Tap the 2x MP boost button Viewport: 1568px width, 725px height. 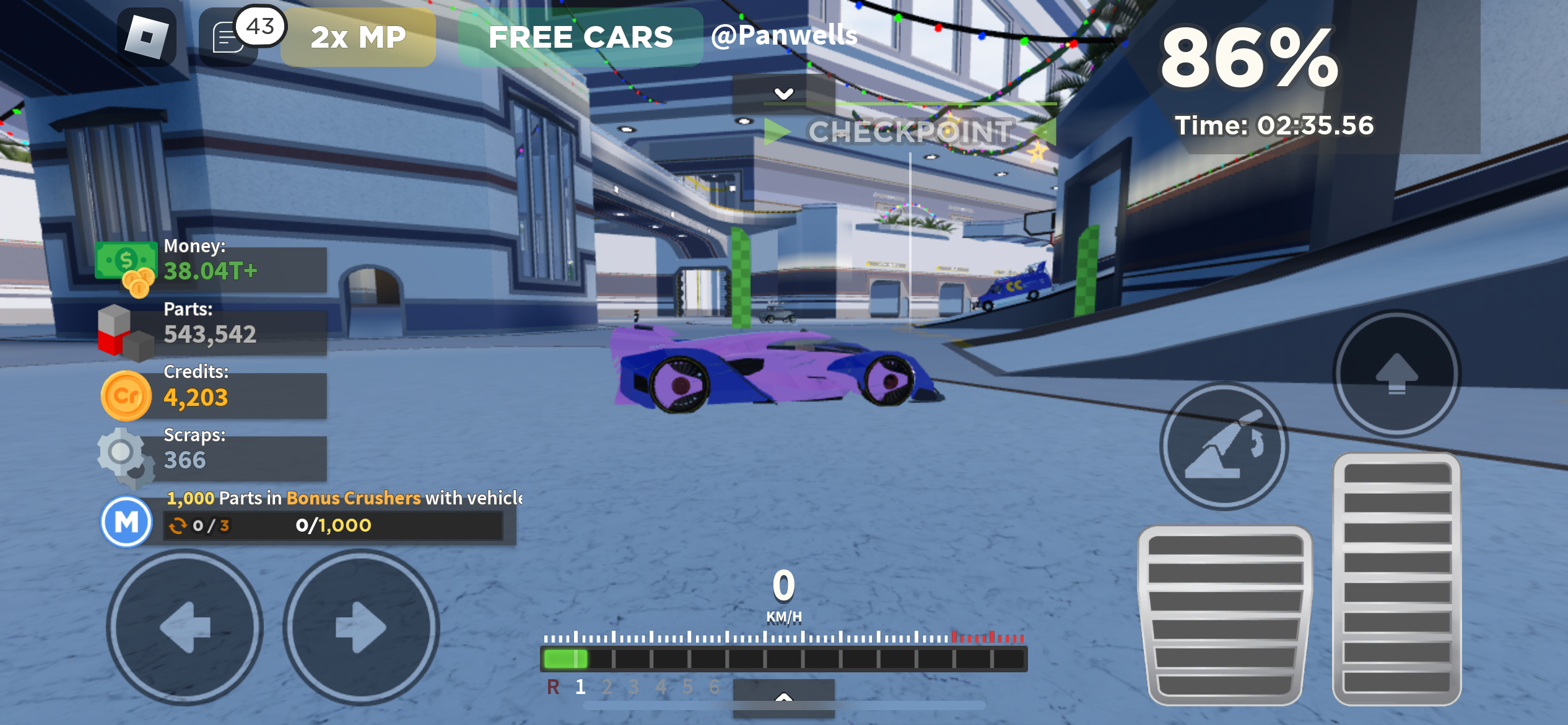click(x=358, y=37)
